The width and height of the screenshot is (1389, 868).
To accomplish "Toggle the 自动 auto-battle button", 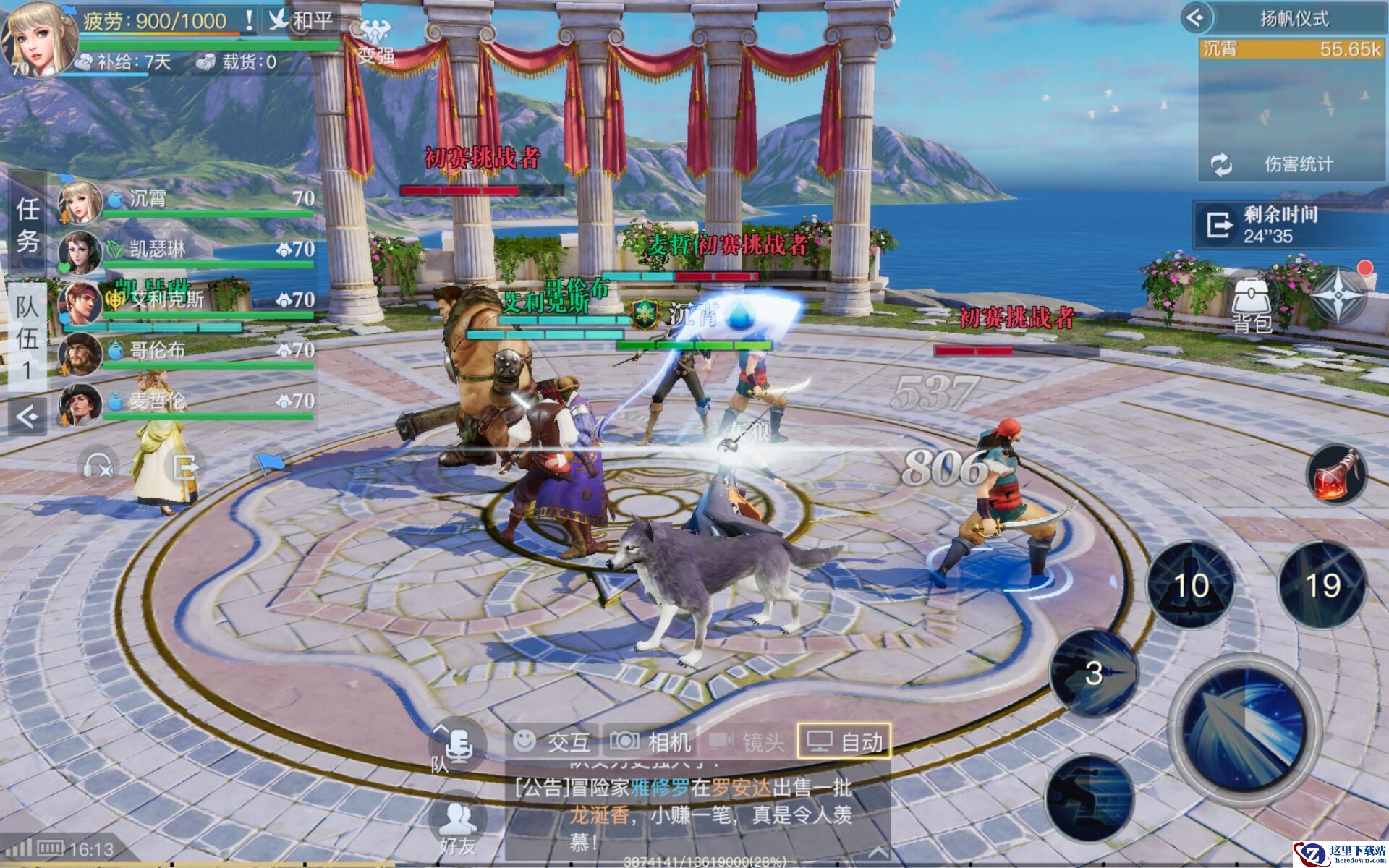I will point(844,741).
